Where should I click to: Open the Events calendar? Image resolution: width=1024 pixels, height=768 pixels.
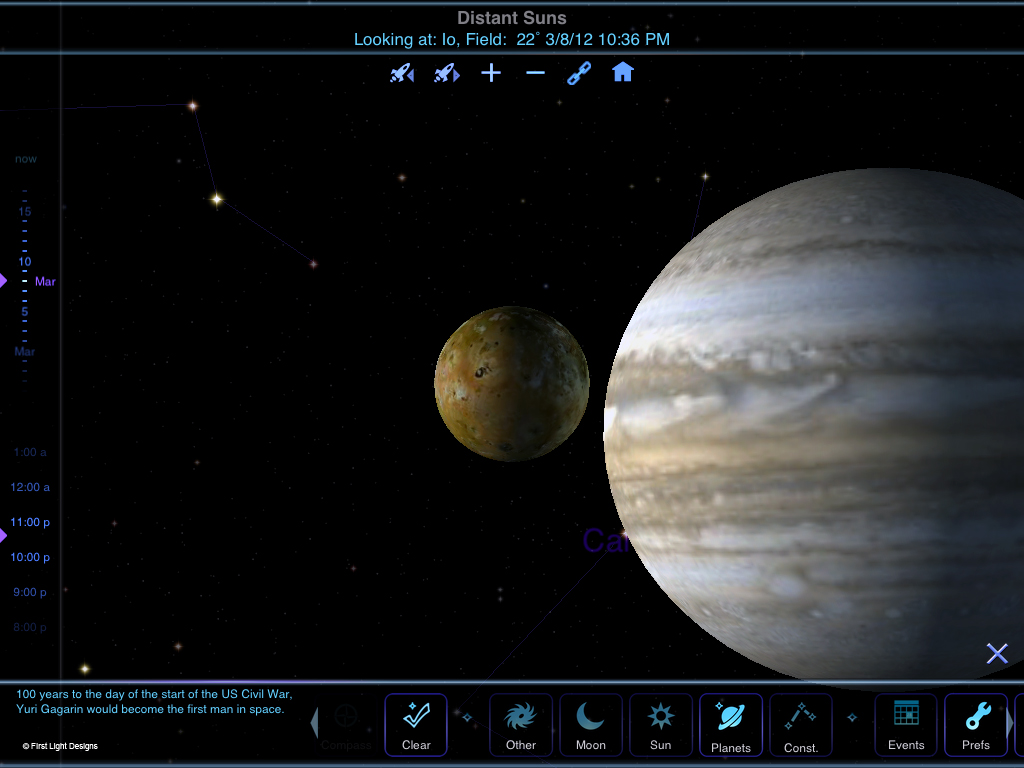(x=906, y=725)
